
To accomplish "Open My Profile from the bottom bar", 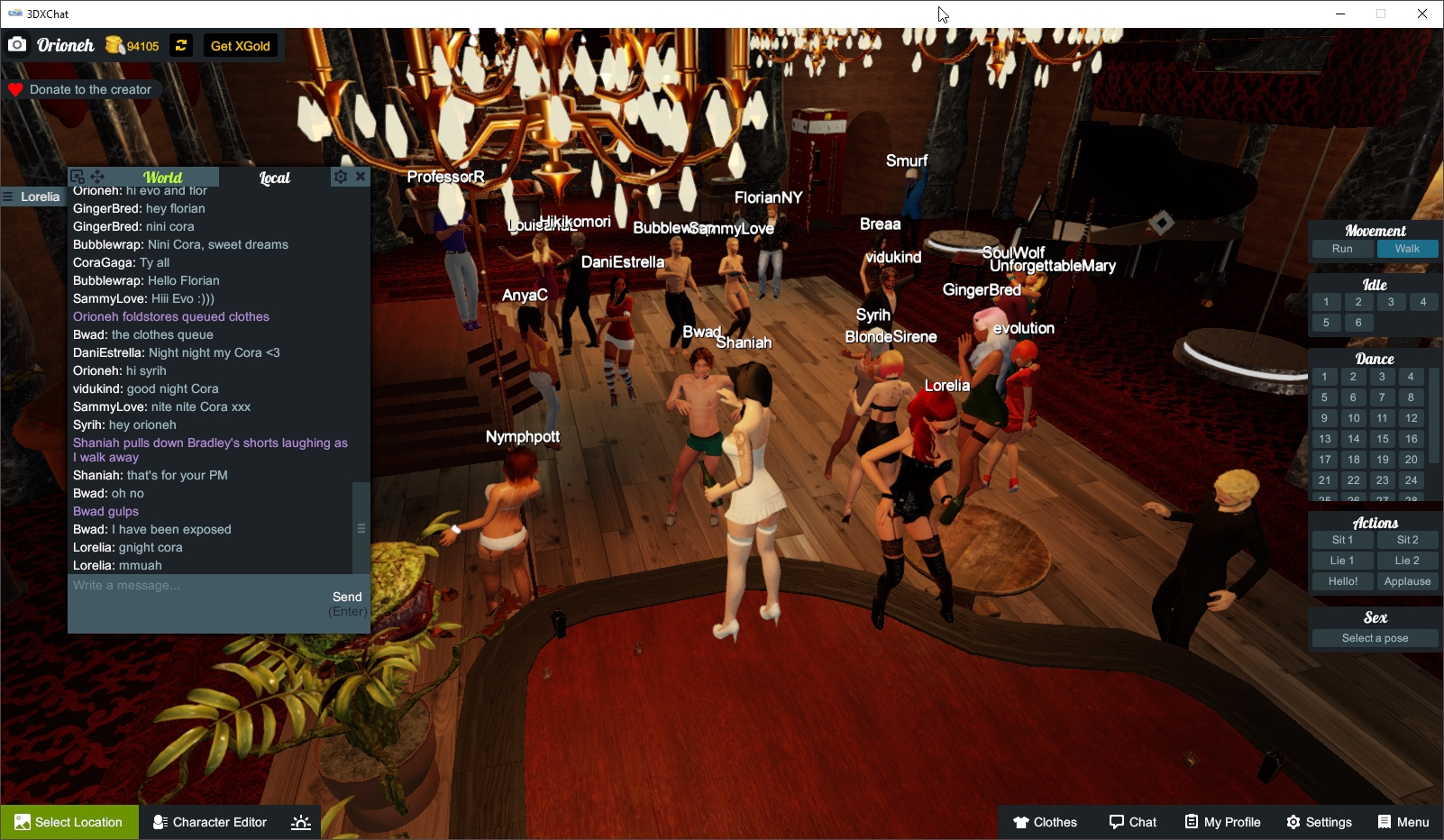I will (1222, 821).
